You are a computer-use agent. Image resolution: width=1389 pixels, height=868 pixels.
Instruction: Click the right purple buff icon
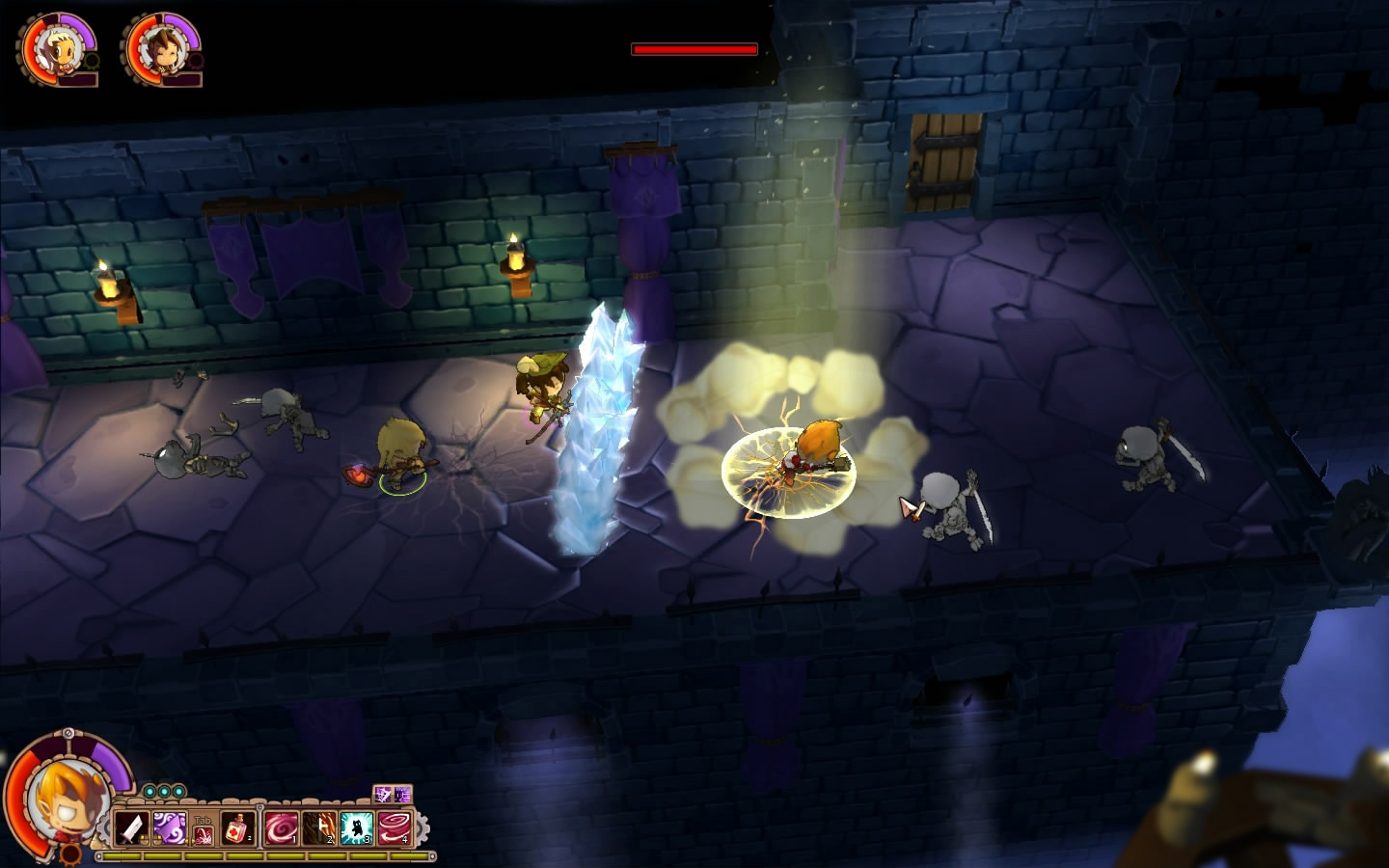402,795
